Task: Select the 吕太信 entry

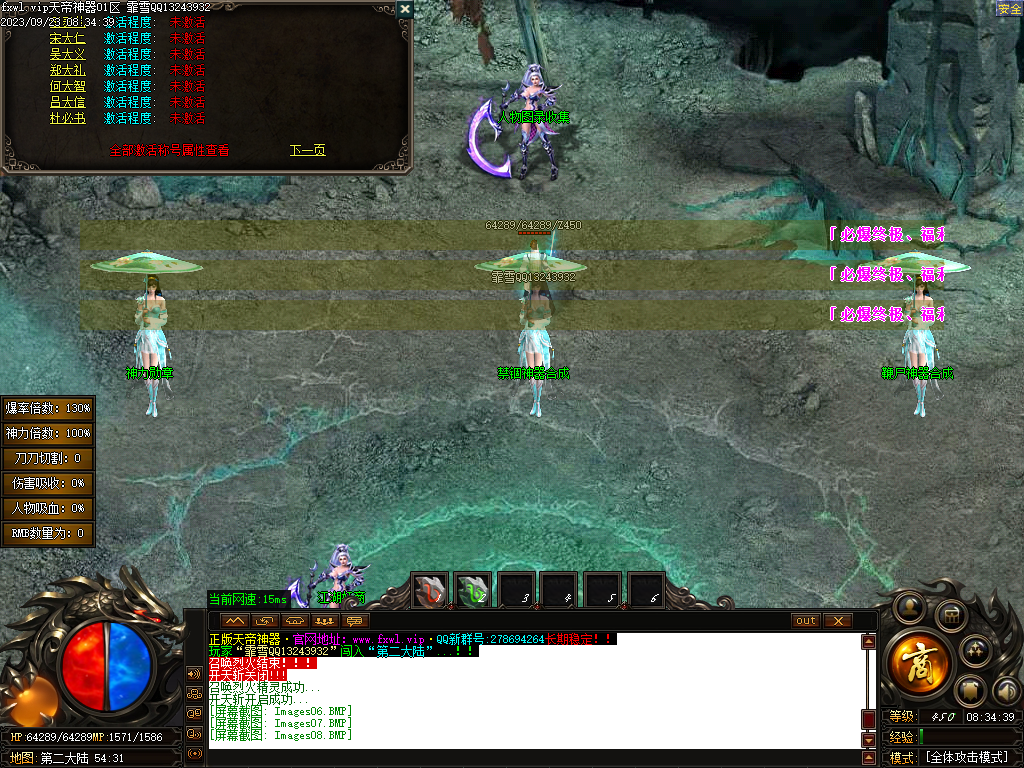Action: 67,102
